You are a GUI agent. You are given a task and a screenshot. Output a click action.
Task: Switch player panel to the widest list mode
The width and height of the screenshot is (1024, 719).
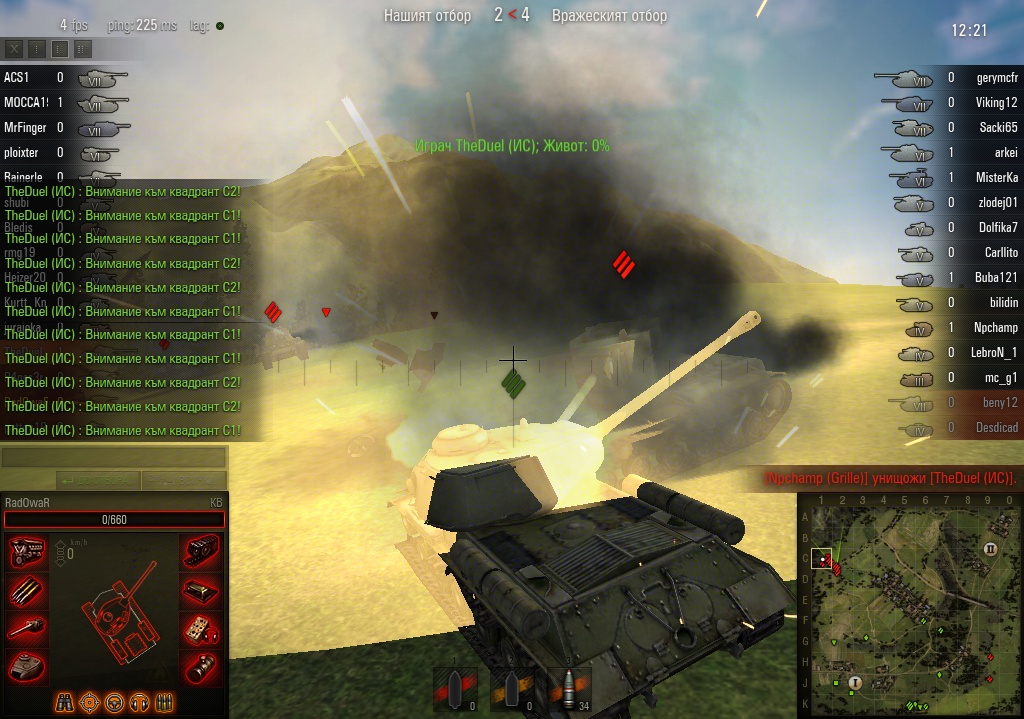point(82,48)
